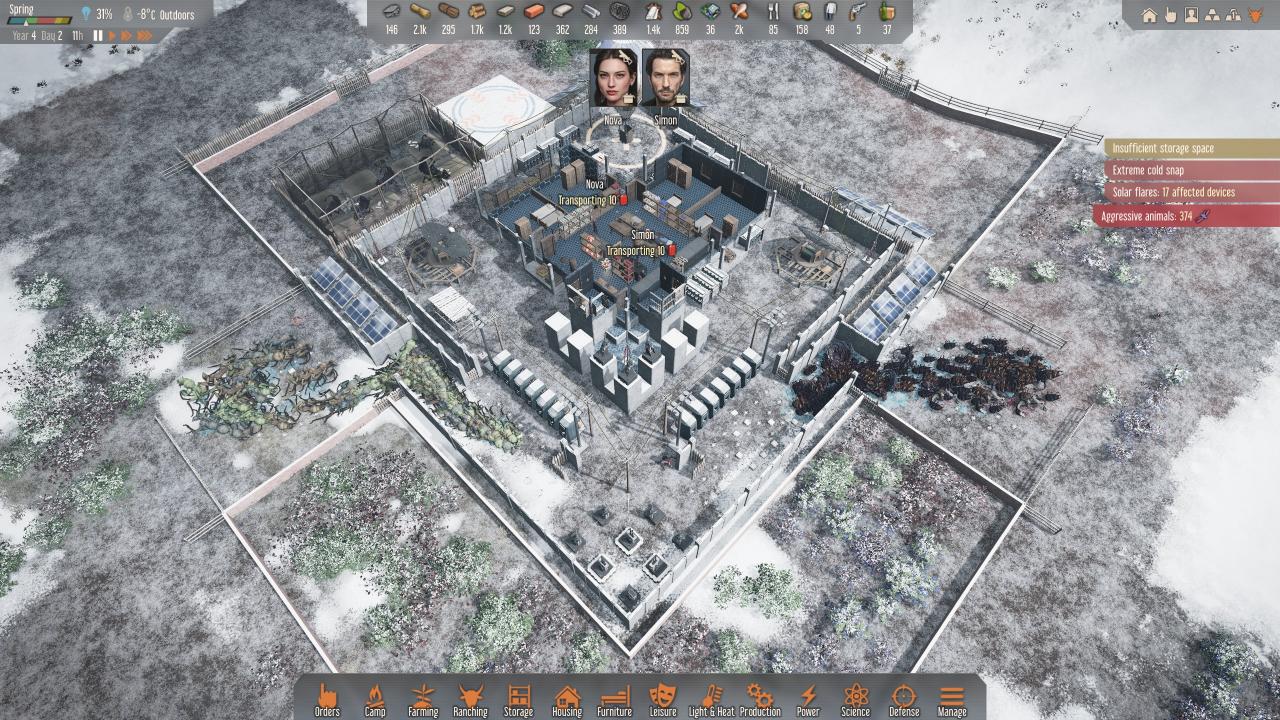Open the Science menu
The width and height of the screenshot is (1280, 720).
click(x=855, y=699)
